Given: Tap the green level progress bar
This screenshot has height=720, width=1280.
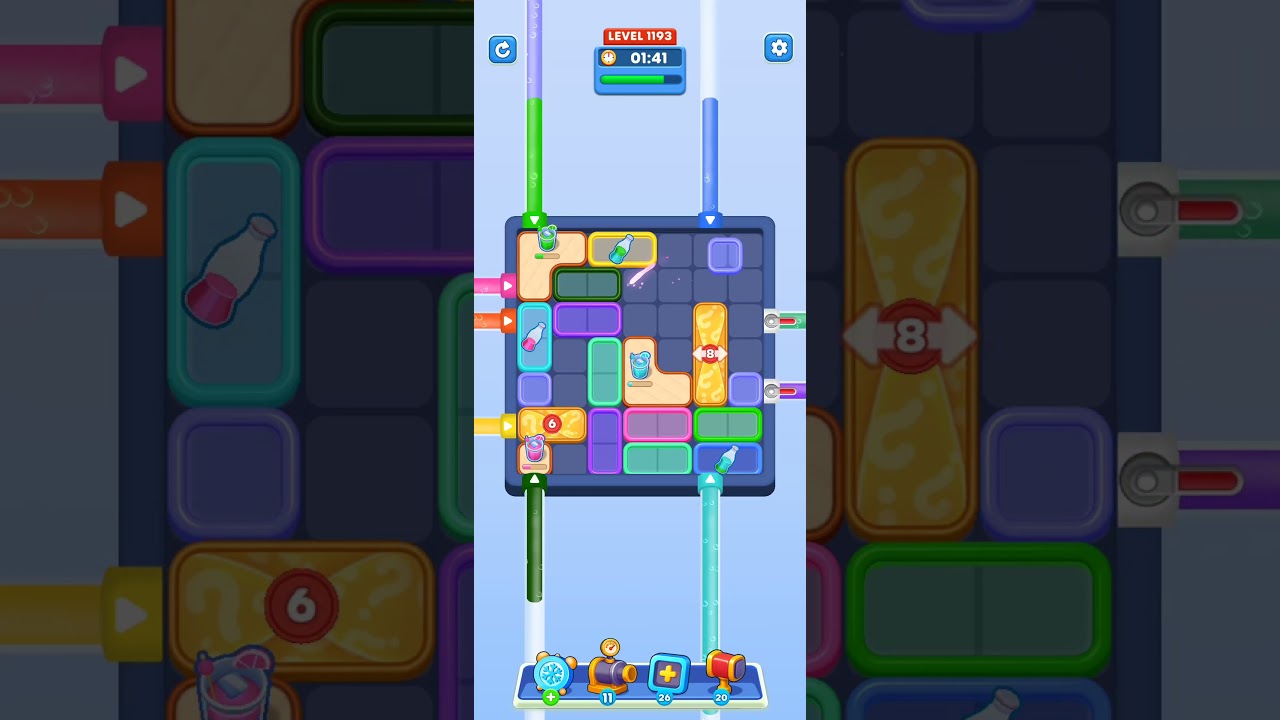Looking at the screenshot, I should coord(639,79).
